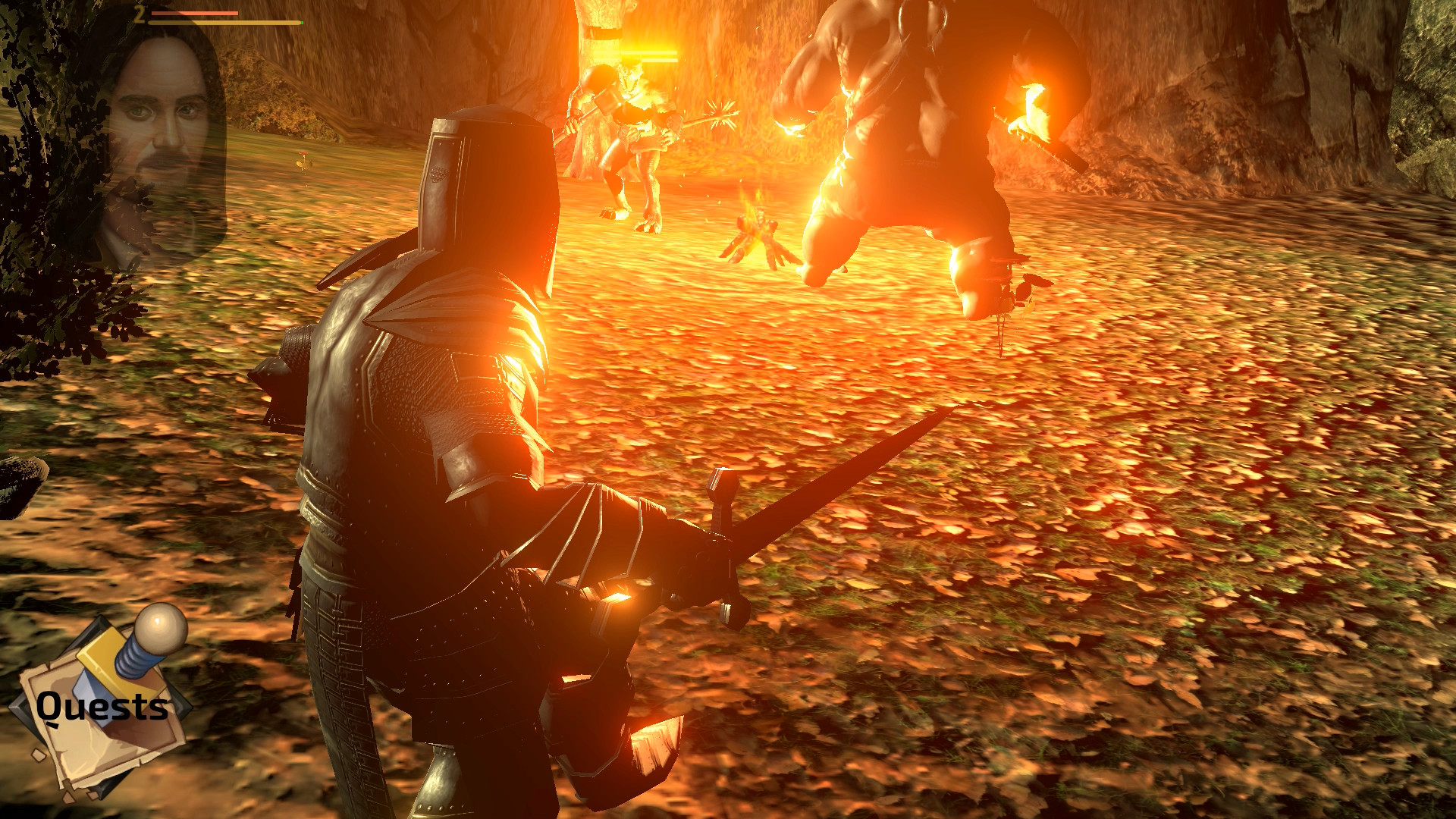Click the green marker at the experience bar's end

click(302, 23)
